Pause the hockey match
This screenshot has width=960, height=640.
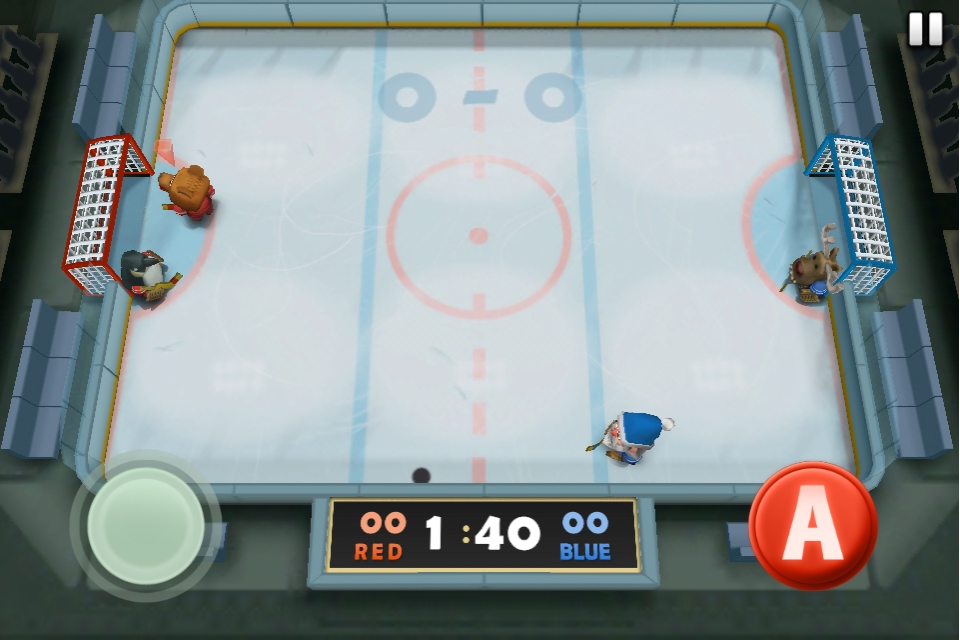925,29
